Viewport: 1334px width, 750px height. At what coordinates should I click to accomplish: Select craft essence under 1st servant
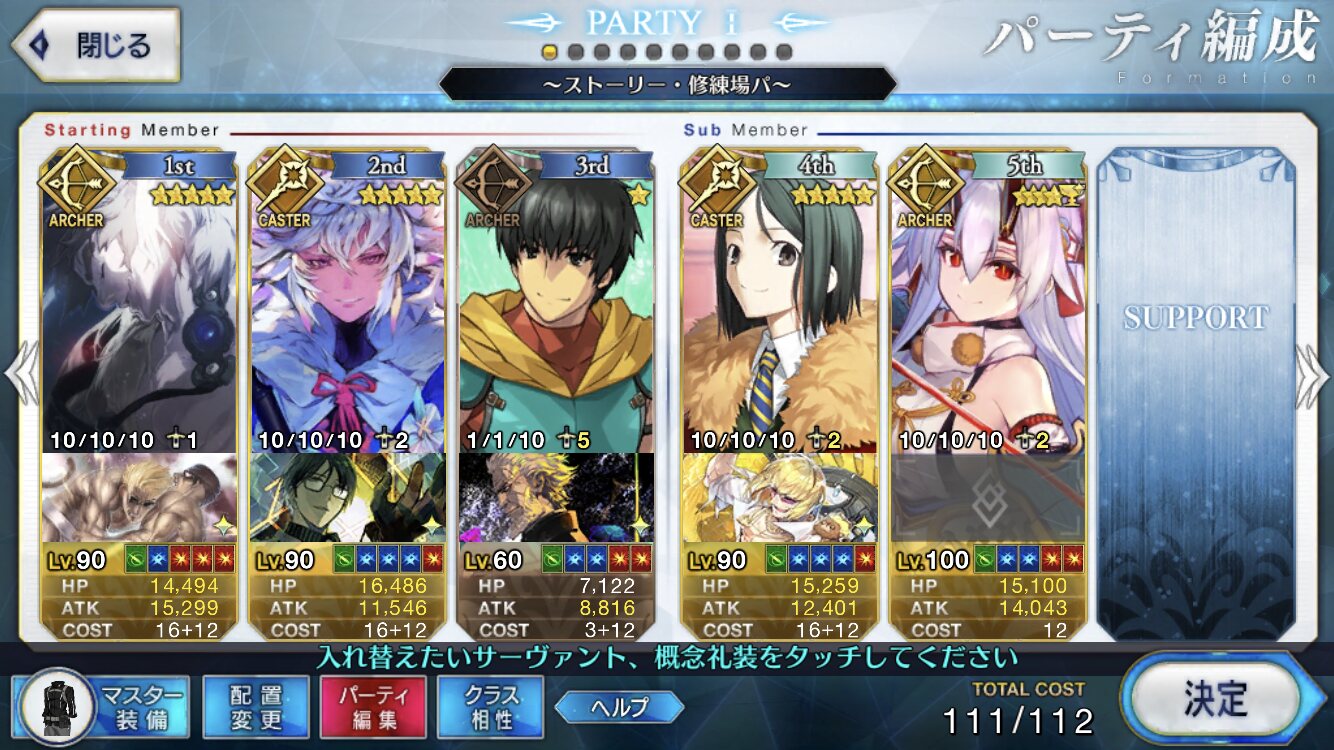pyautogui.click(x=139, y=497)
